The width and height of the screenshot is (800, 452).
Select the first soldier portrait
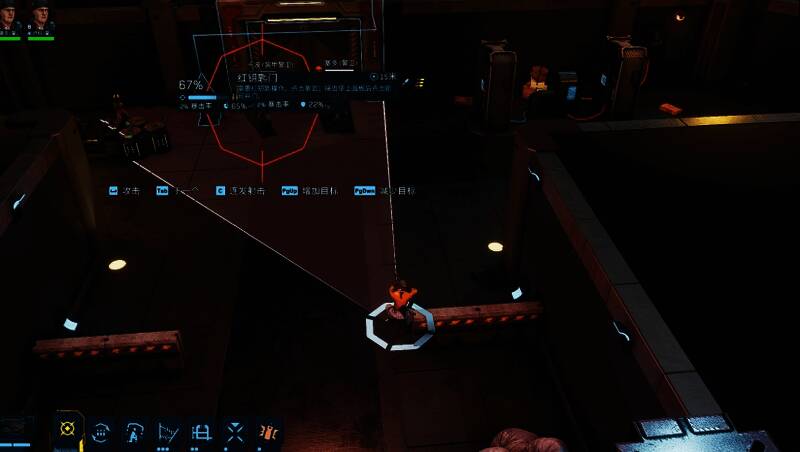point(11,17)
